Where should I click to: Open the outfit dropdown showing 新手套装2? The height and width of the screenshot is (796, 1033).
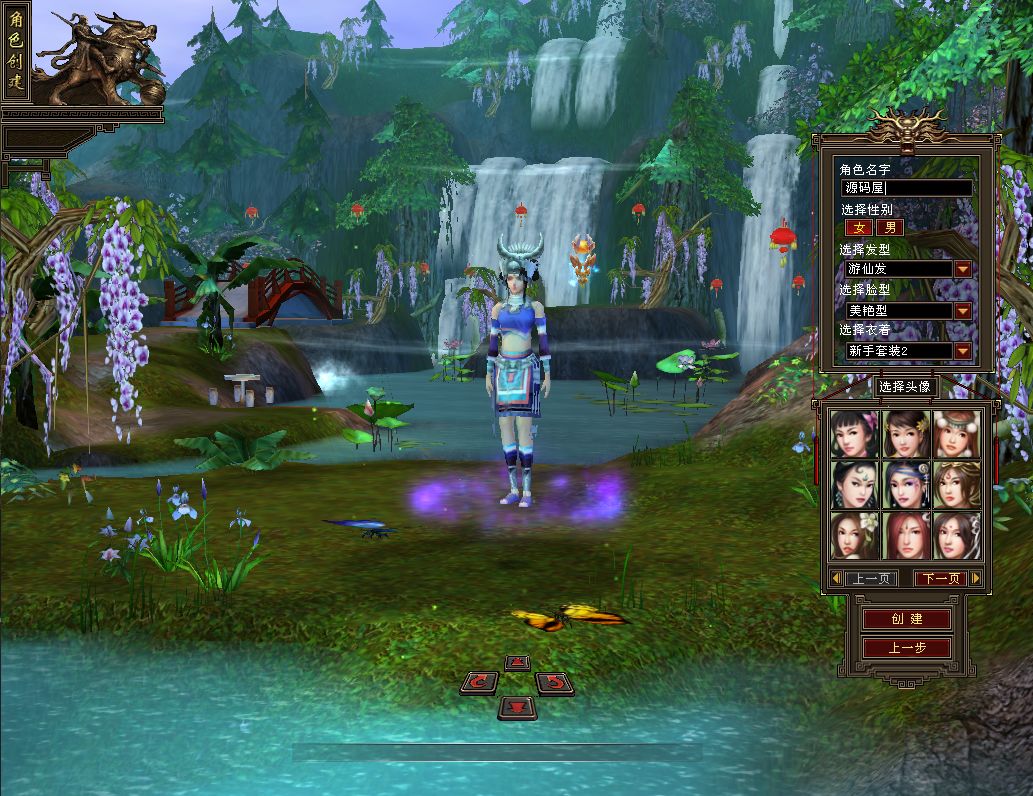coord(962,351)
